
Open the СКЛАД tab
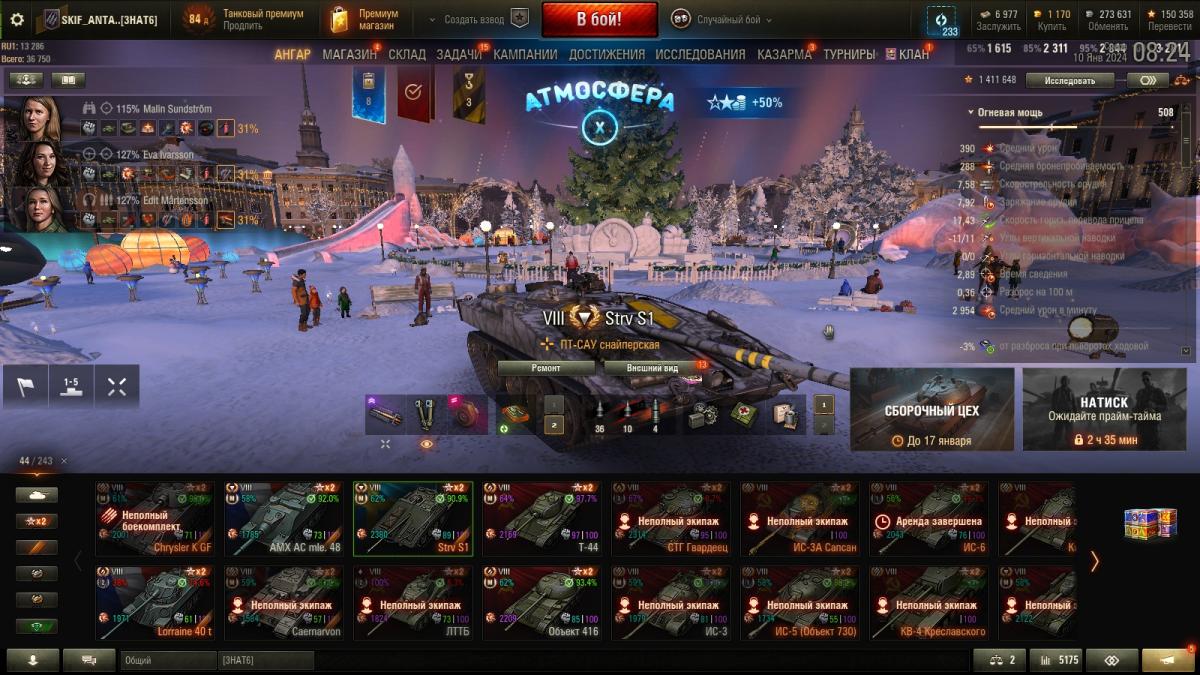[407, 54]
